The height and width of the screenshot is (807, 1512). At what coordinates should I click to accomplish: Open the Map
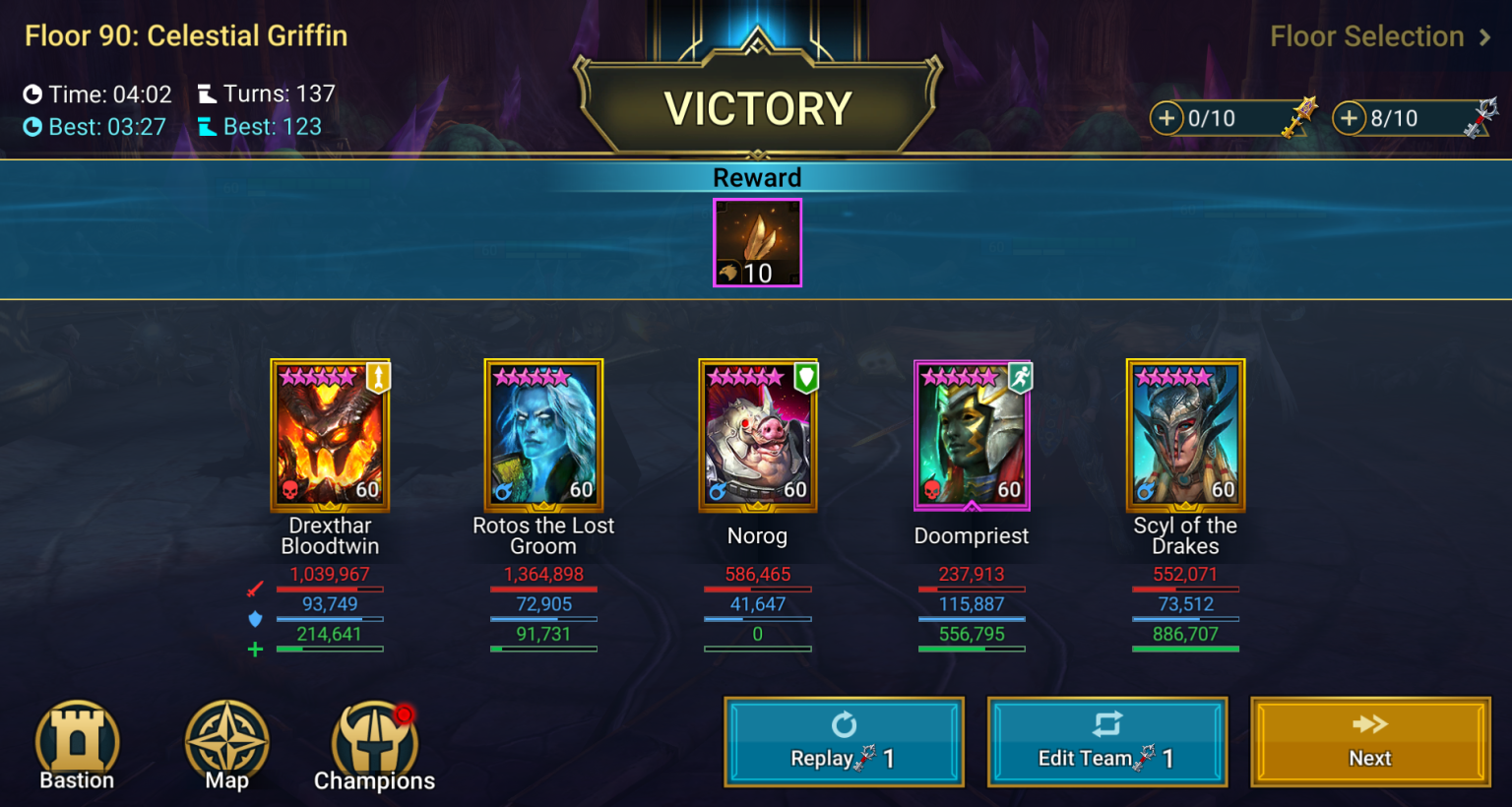[x=226, y=743]
